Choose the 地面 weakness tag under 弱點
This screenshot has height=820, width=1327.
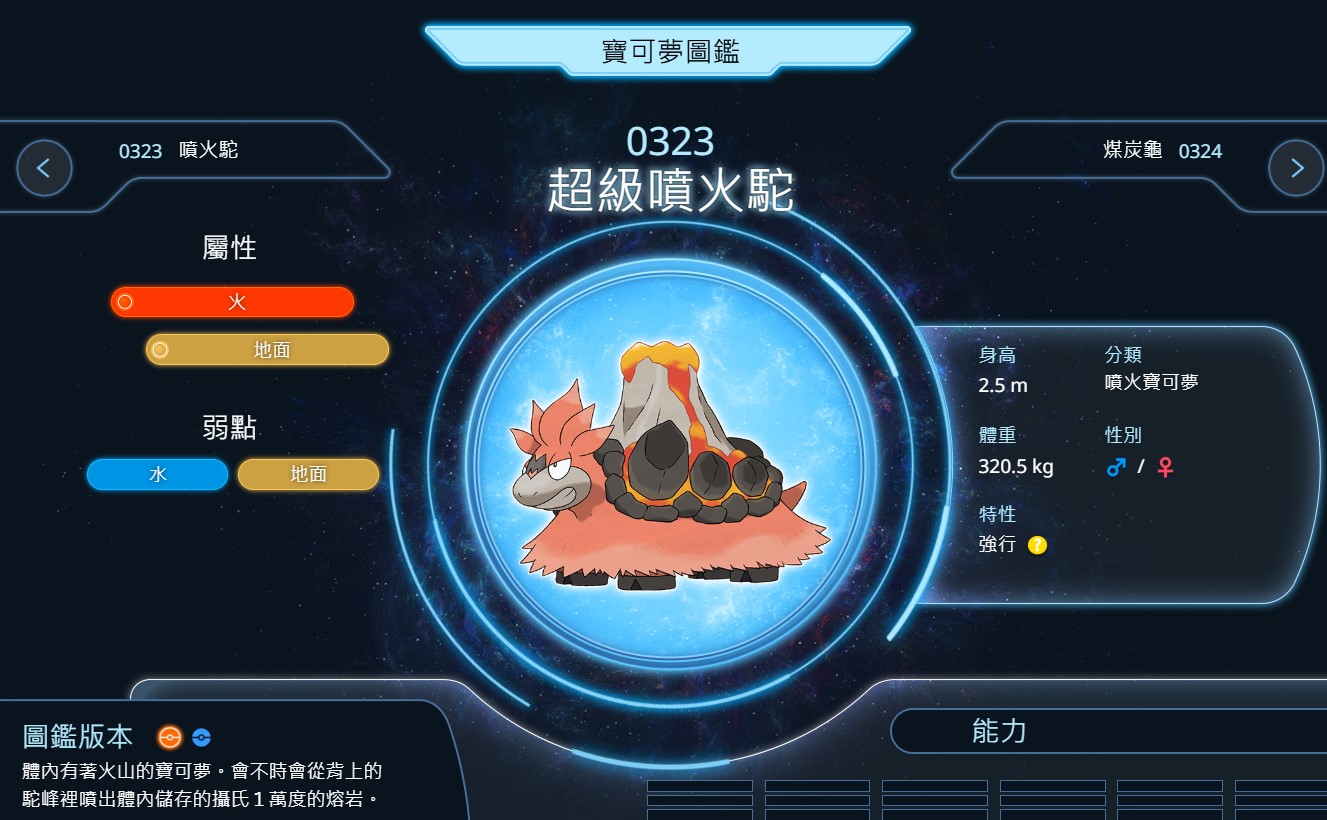tap(308, 475)
